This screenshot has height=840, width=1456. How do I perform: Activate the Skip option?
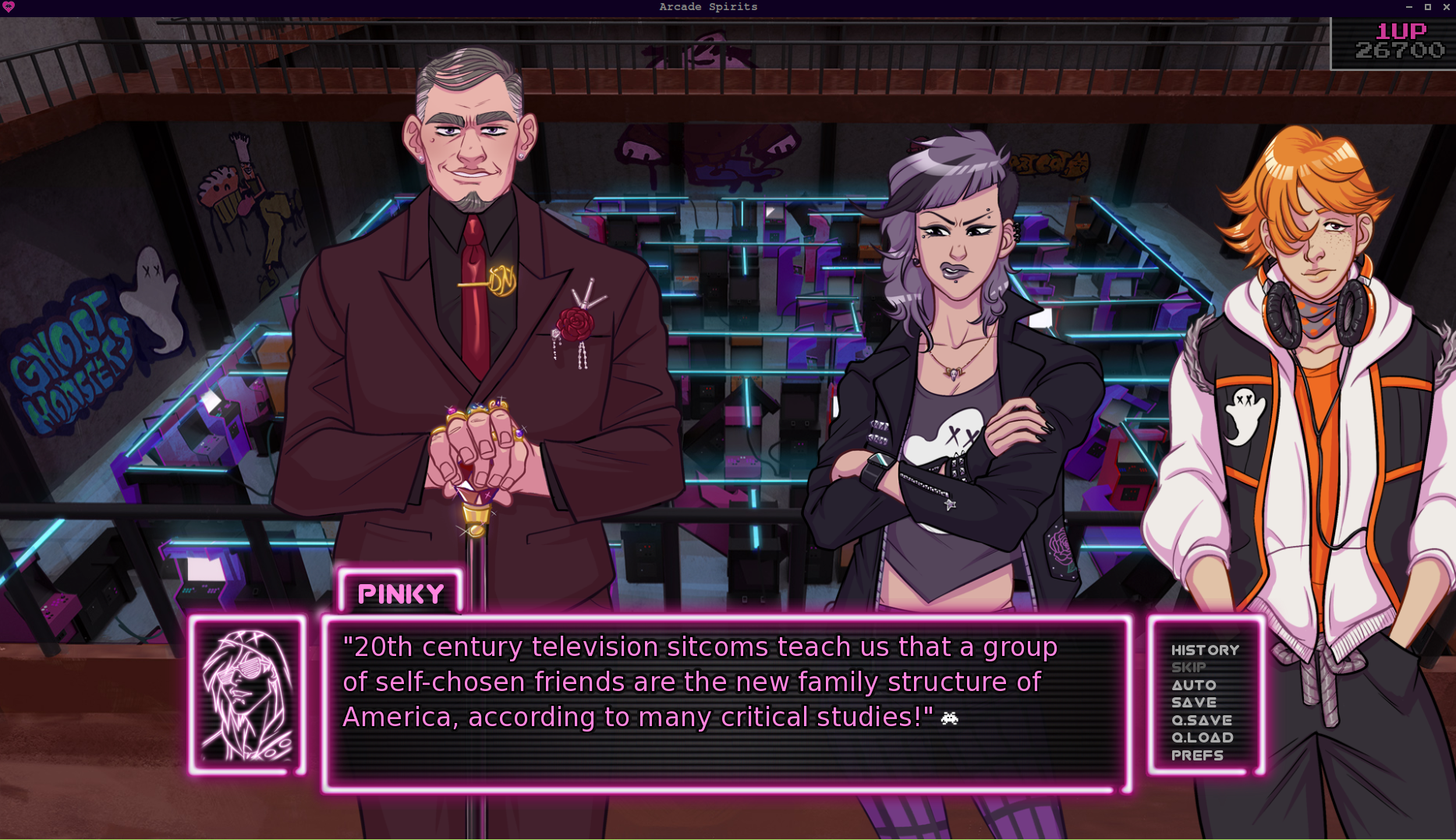1189,667
